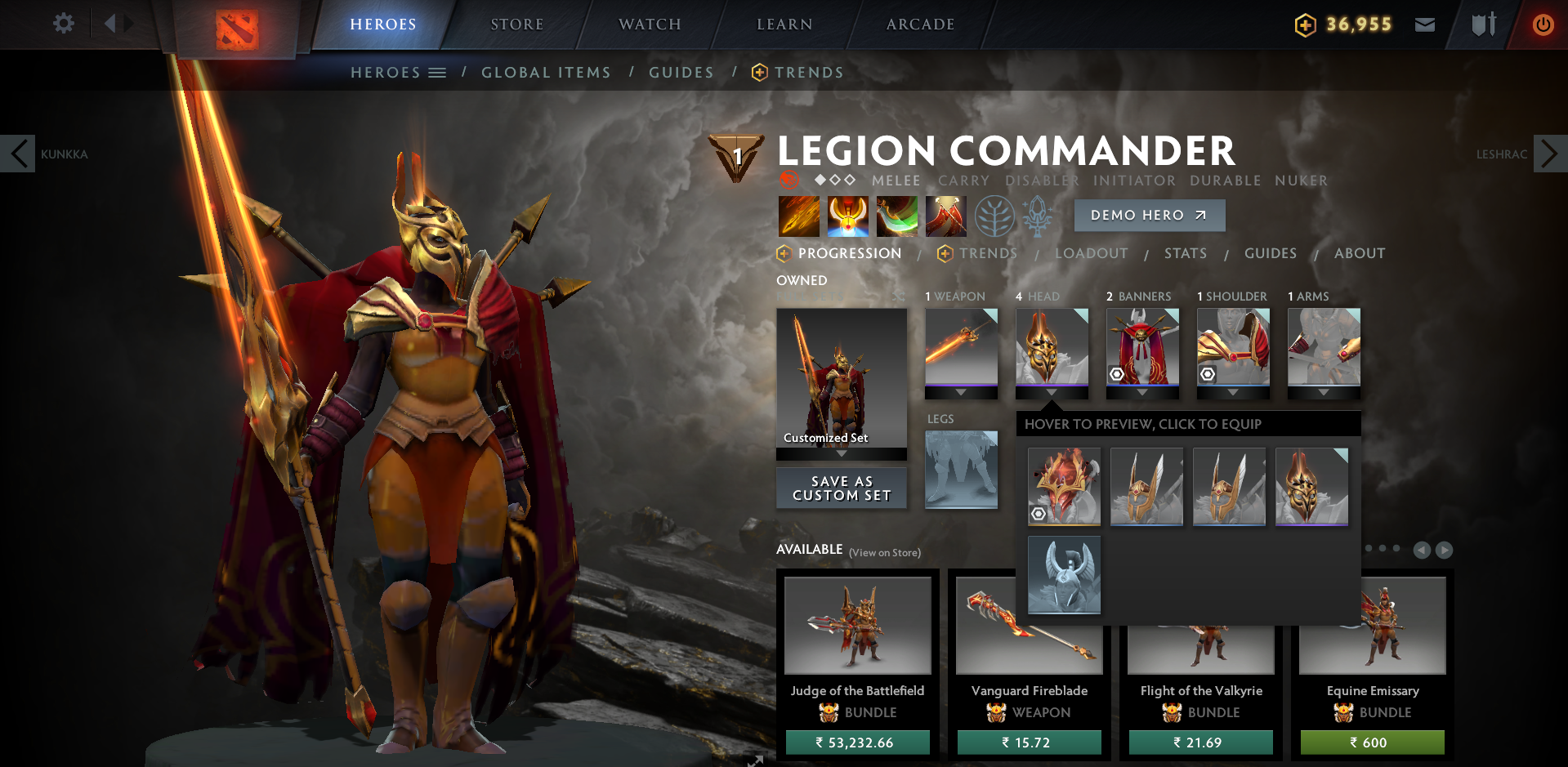Click the Duel ultimate ability icon
1568x767 pixels.
[x=945, y=216]
